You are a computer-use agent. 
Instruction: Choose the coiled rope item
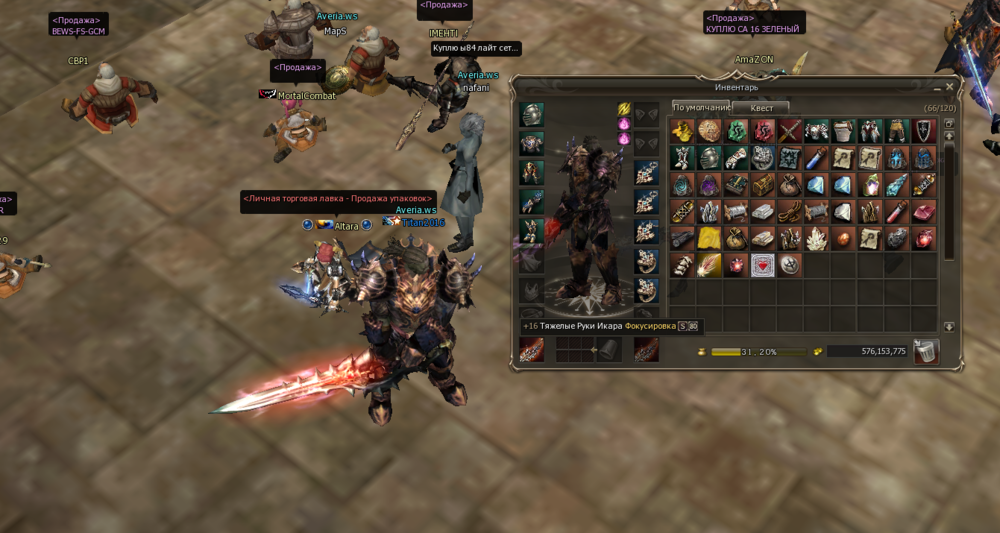[790, 212]
